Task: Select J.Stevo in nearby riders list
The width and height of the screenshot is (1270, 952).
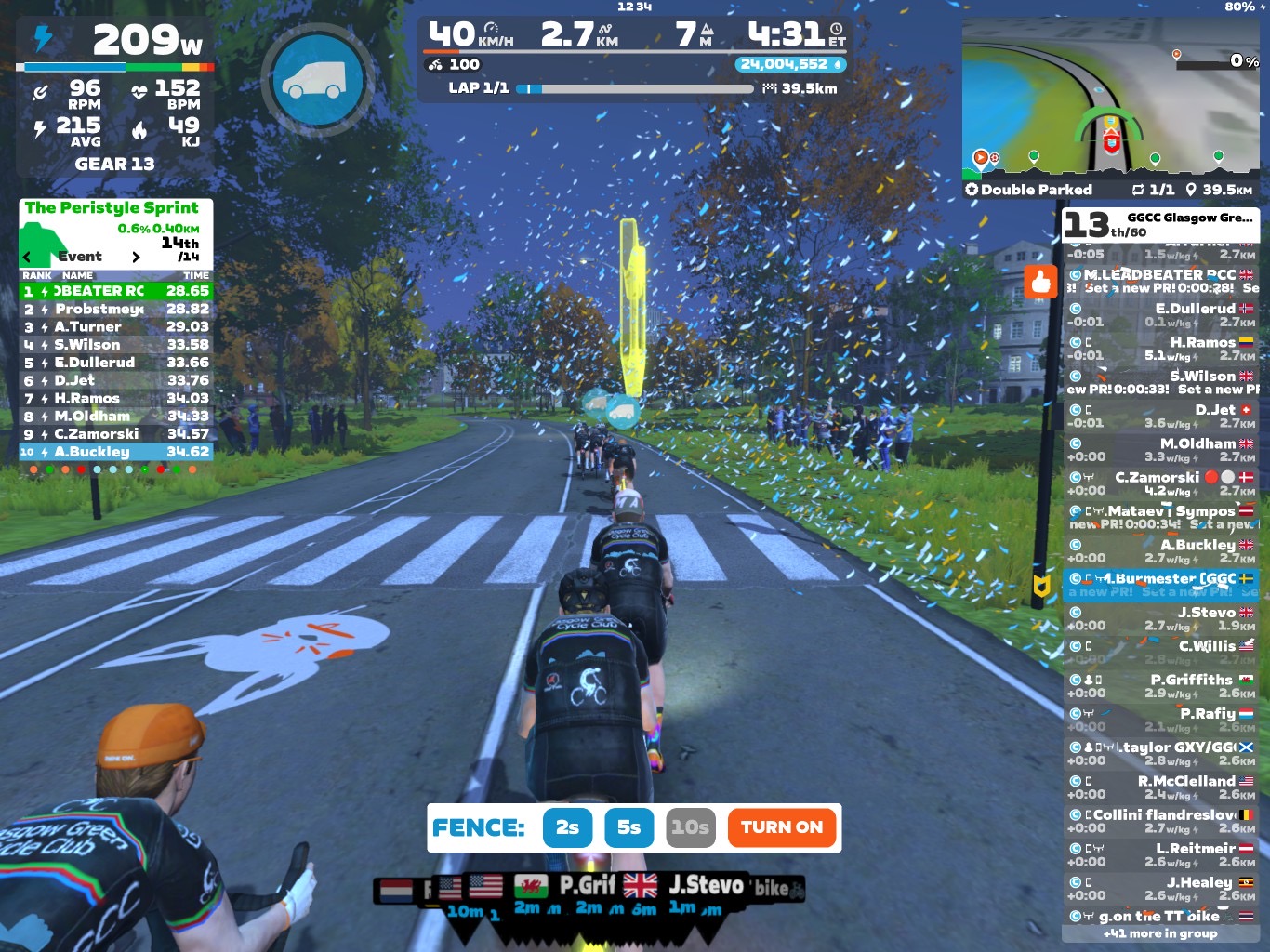Action: [x=1160, y=618]
